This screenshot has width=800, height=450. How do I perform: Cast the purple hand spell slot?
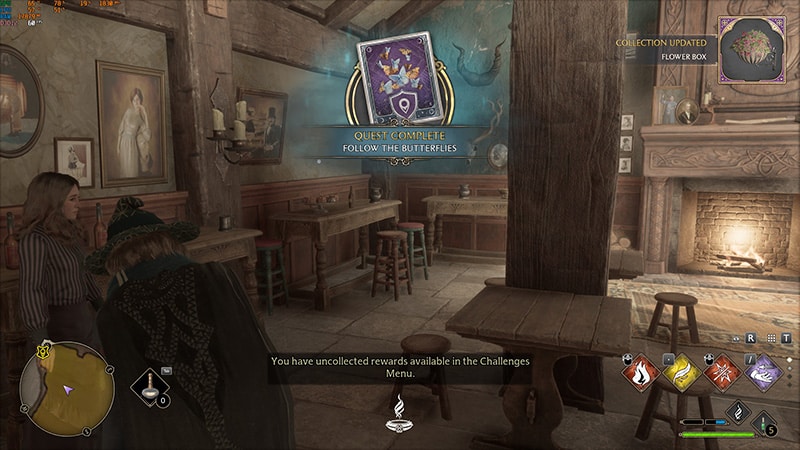point(766,373)
